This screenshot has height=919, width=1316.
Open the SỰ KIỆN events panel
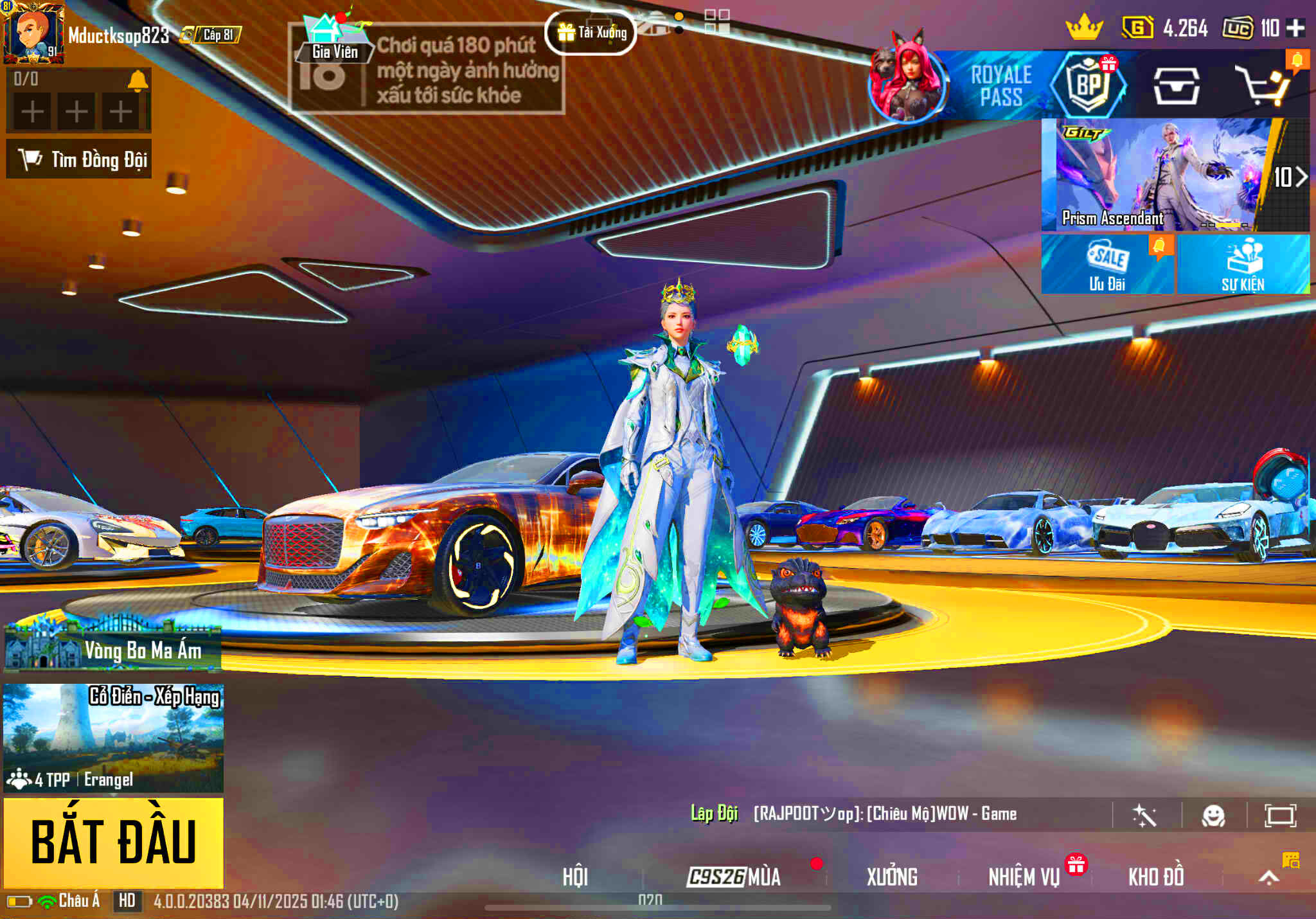[1243, 265]
